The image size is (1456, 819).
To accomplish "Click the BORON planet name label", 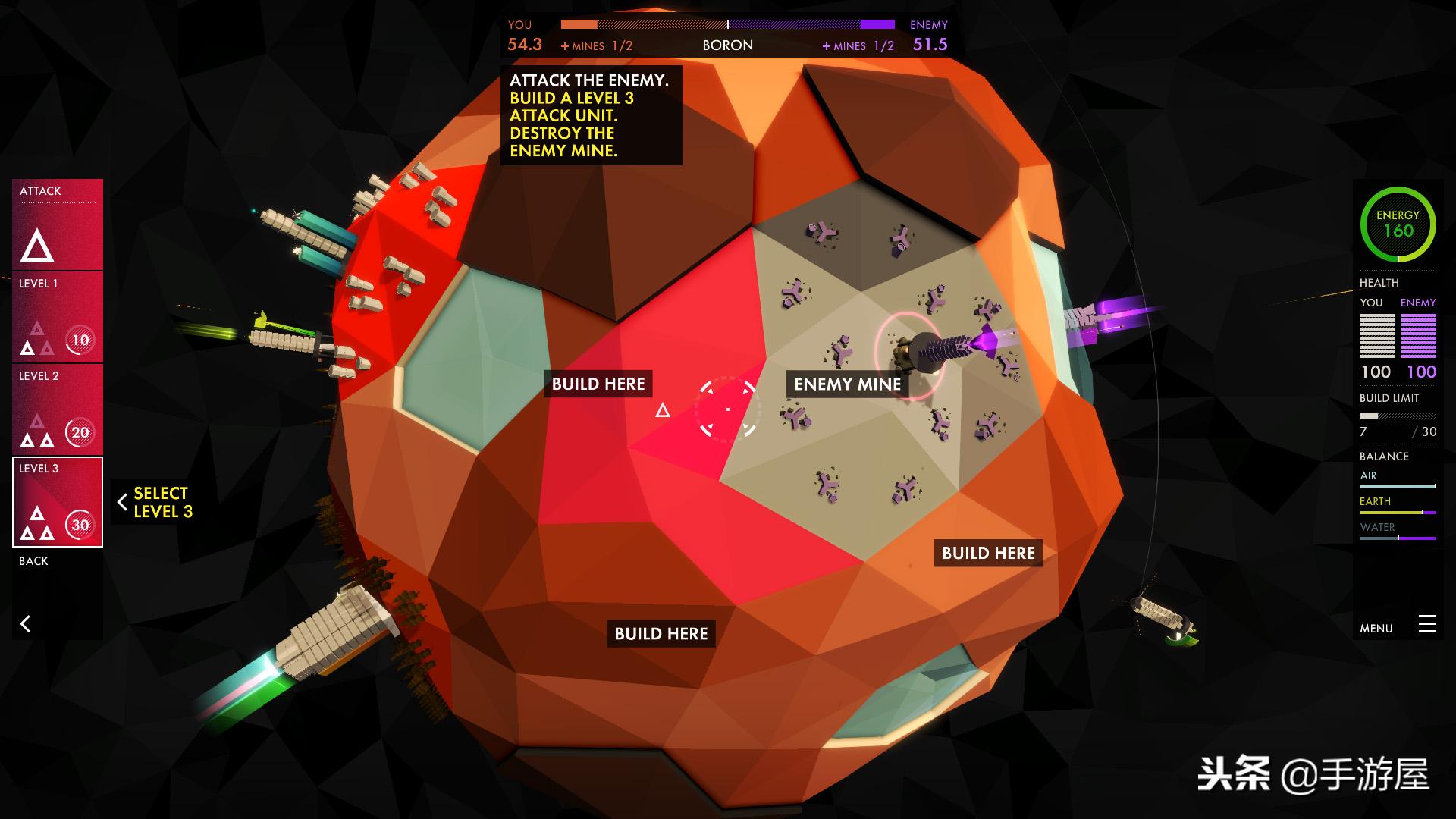I will click(x=727, y=45).
